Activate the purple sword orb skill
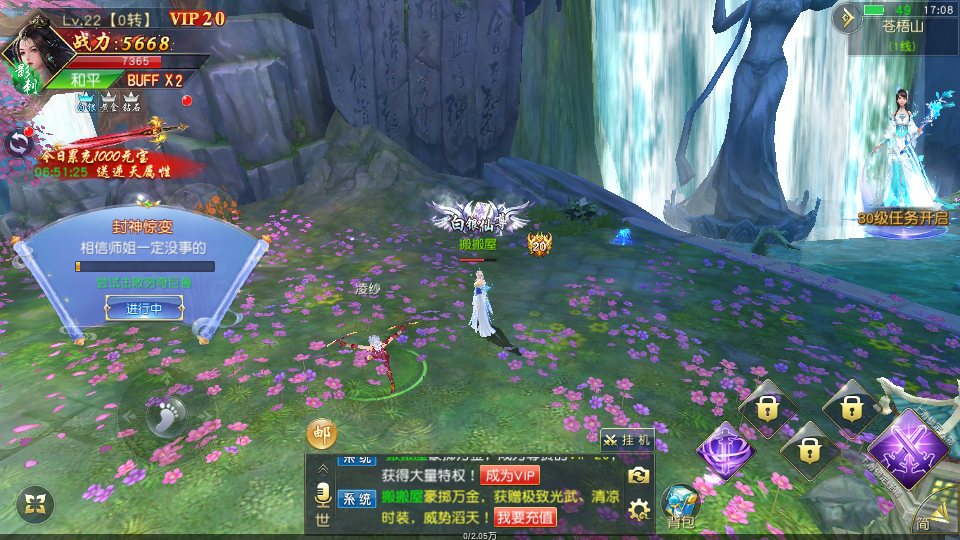This screenshot has width=960, height=540. pyautogui.click(x=727, y=449)
